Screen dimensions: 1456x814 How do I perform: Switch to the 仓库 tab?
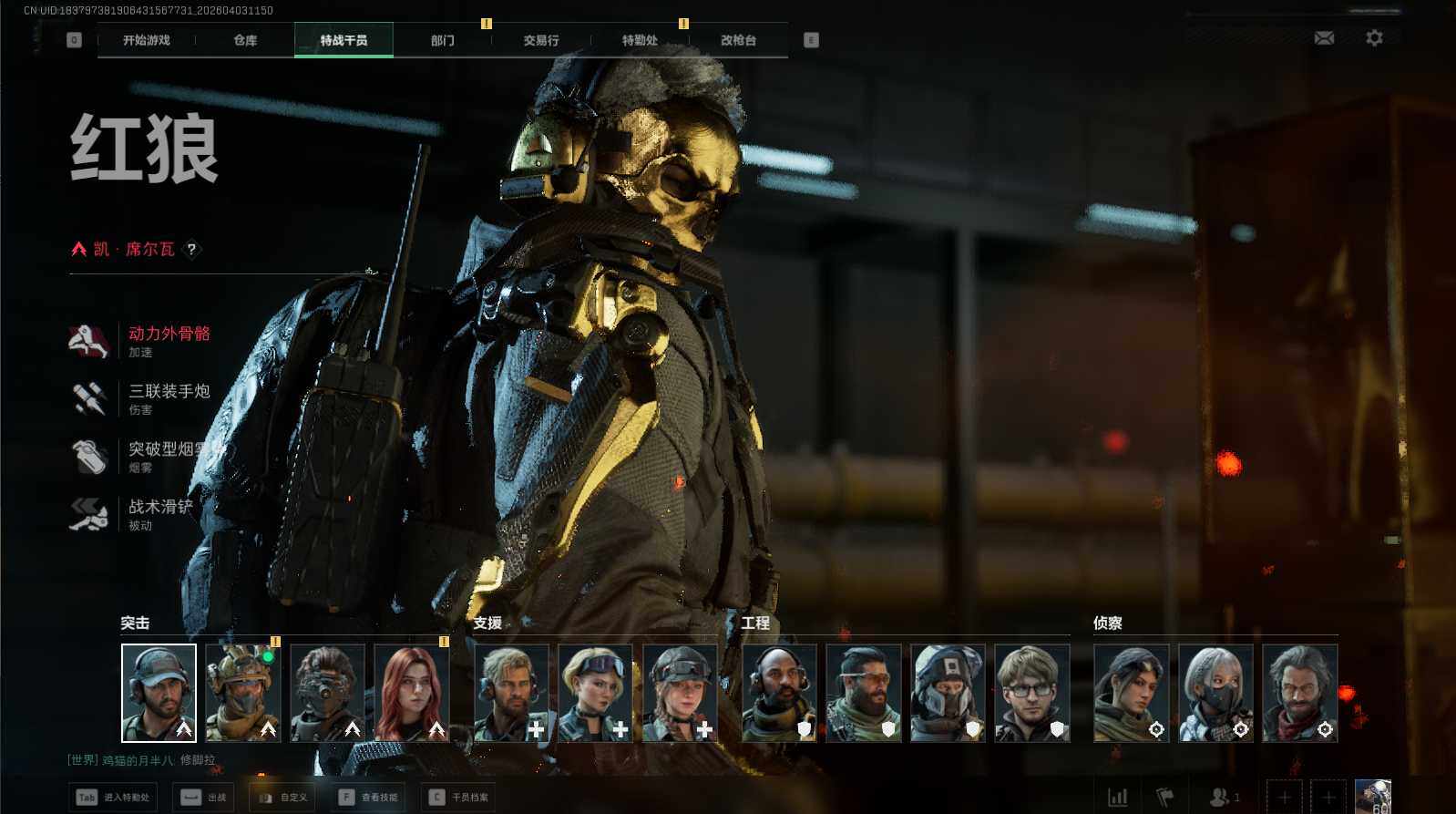(245, 40)
